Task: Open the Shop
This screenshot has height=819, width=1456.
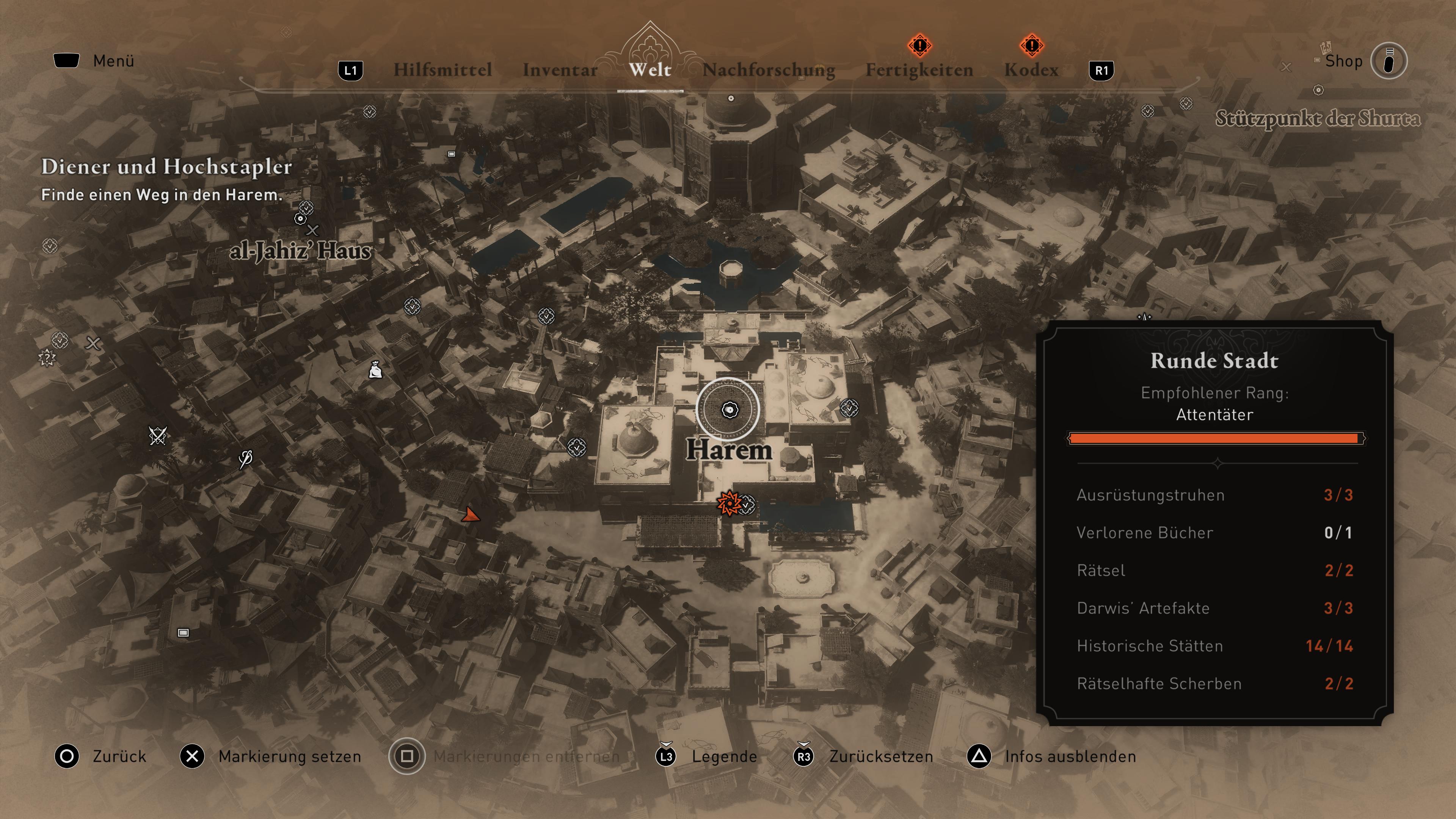Action: click(1343, 61)
